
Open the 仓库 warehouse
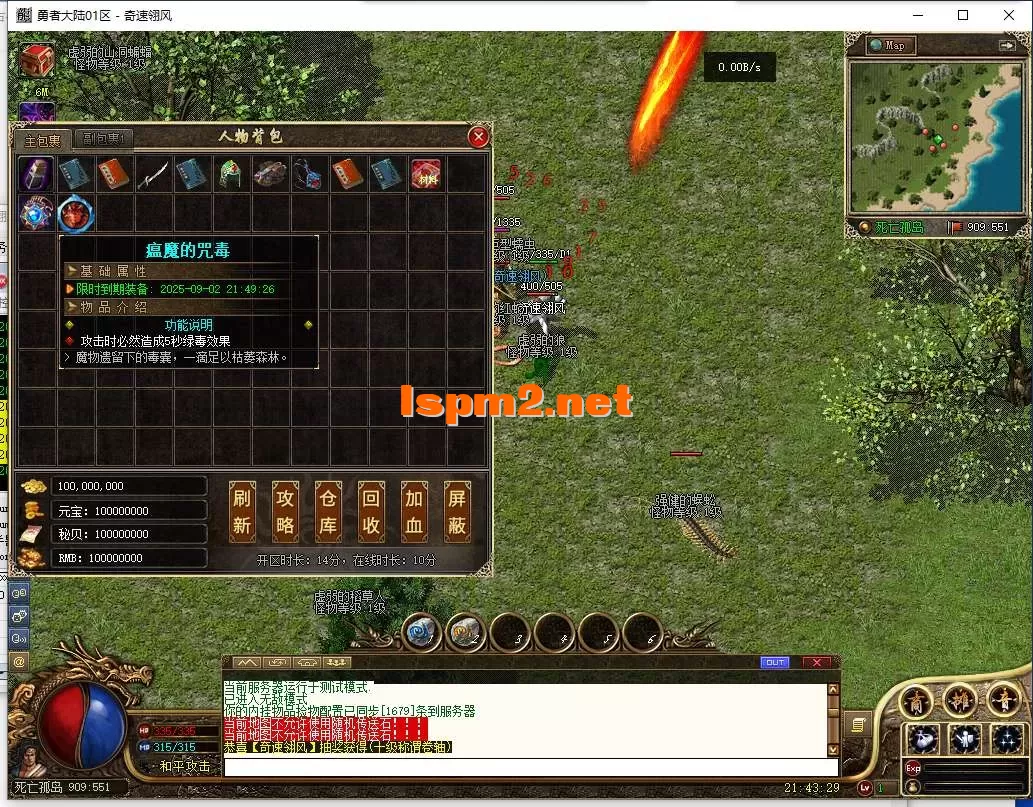[x=328, y=511]
